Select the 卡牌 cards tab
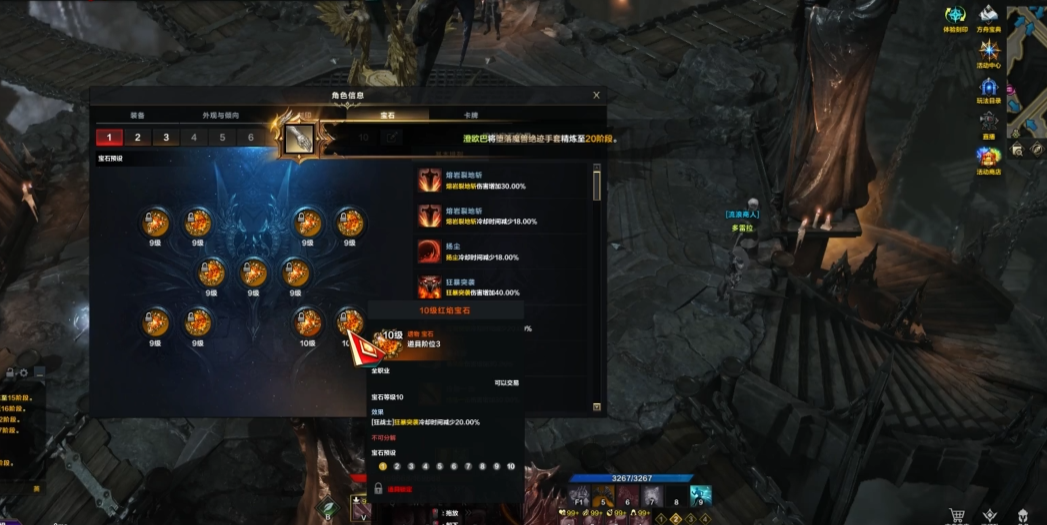Screen dimensions: 1047x525 (471, 116)
